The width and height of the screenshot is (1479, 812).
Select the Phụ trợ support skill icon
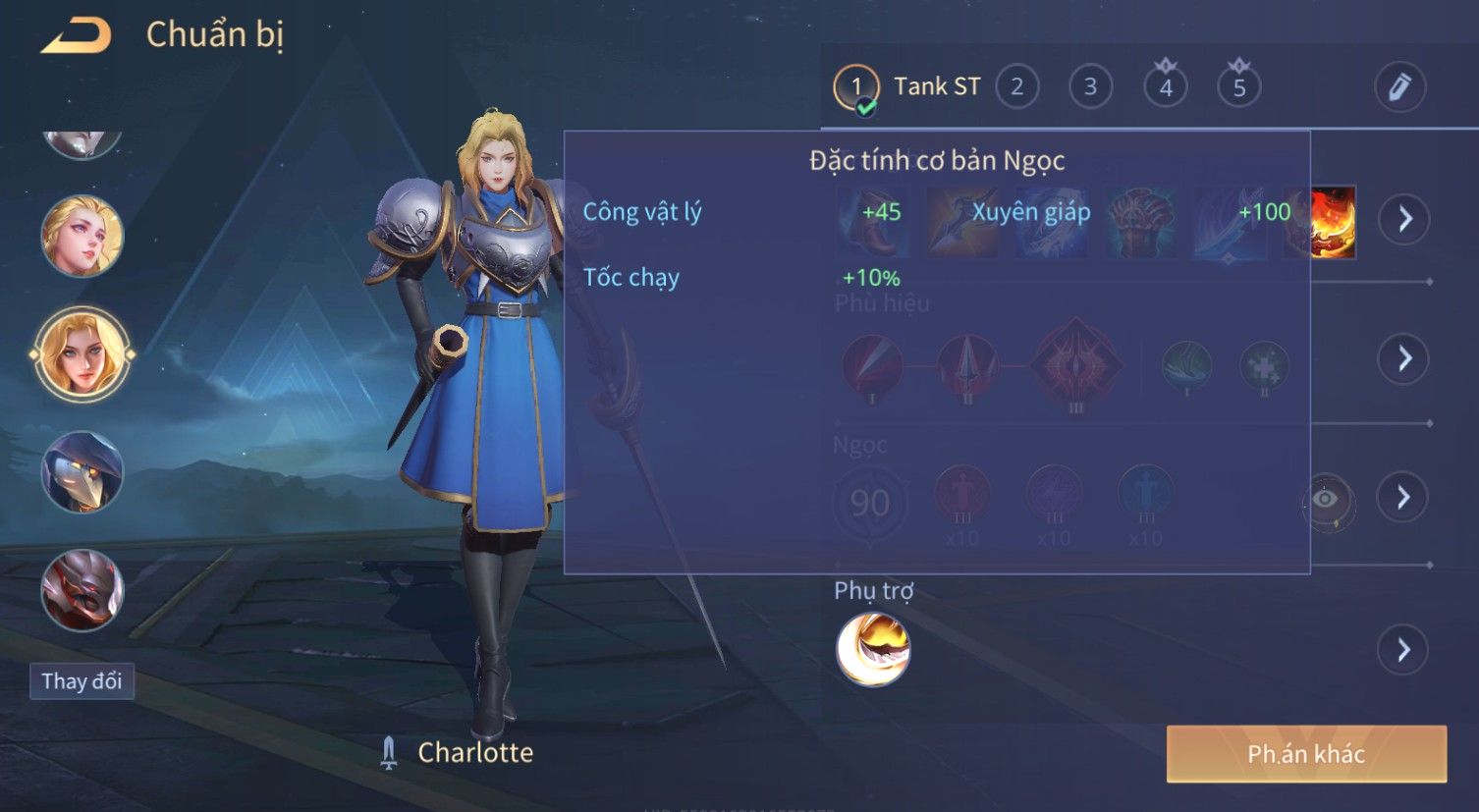point(873,649)
